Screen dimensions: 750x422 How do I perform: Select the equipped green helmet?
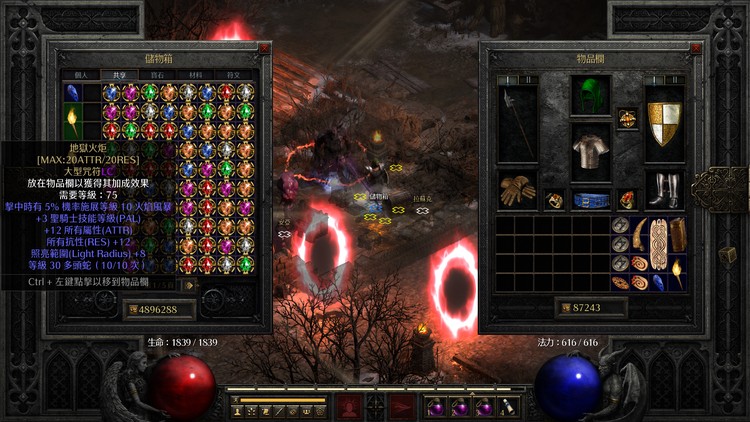click(x=590, y=97)
